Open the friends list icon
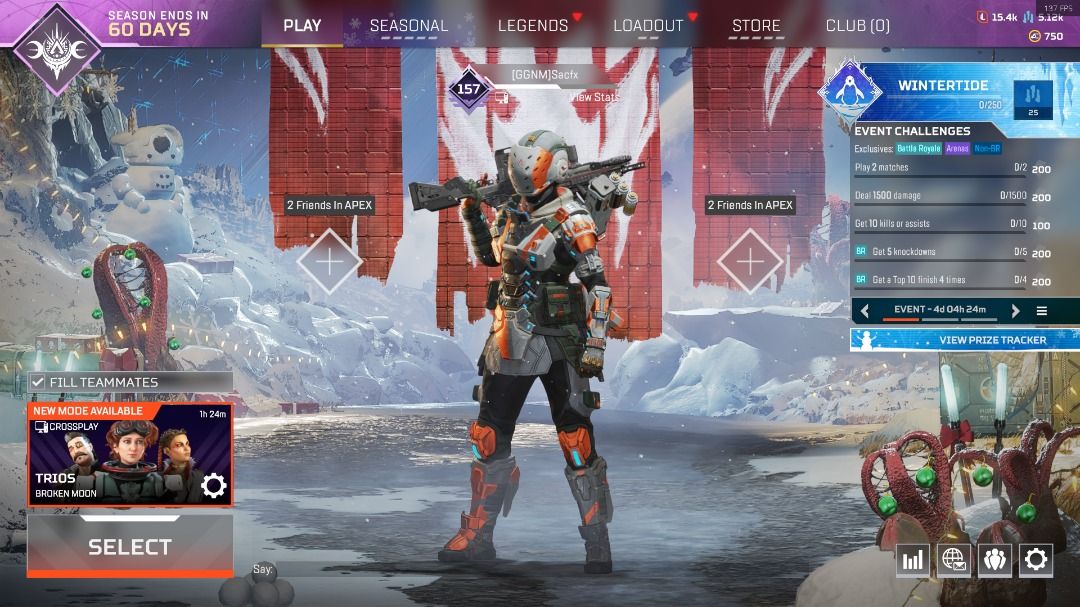Viewport: 1080px width, 607px height. tap(994, 560)
